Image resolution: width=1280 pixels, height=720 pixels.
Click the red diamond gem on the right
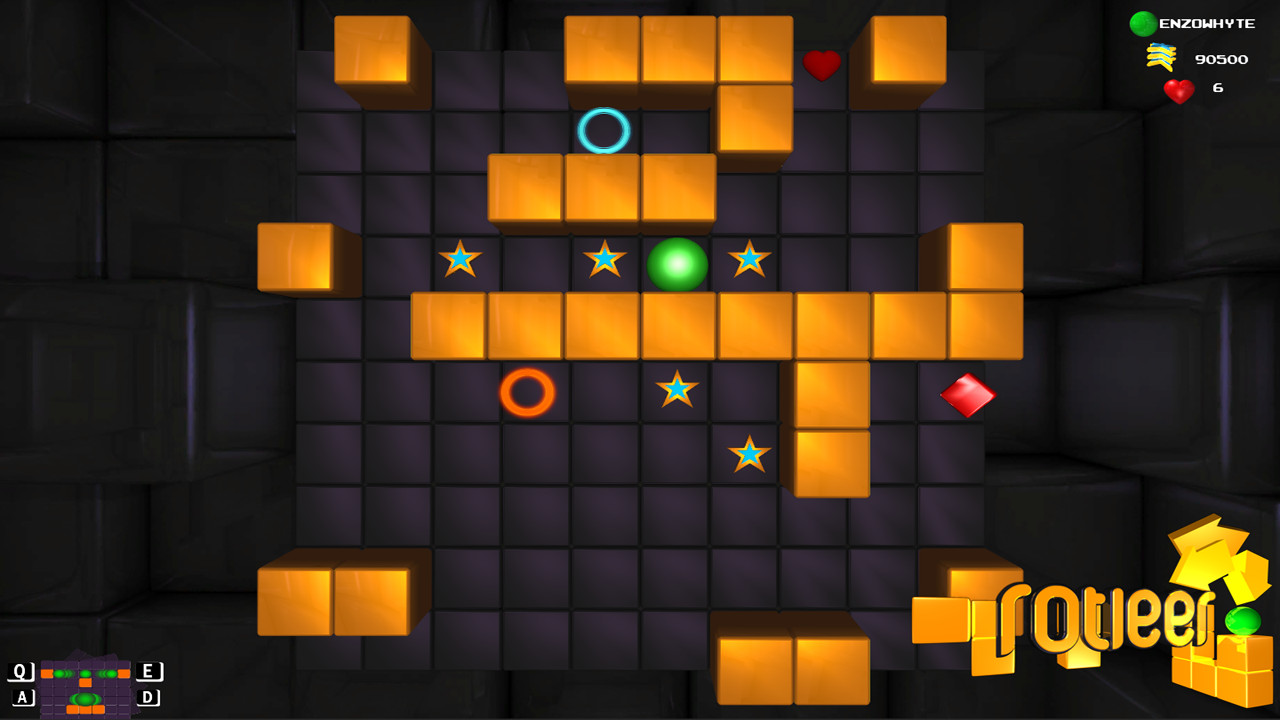tap(966, 392)
